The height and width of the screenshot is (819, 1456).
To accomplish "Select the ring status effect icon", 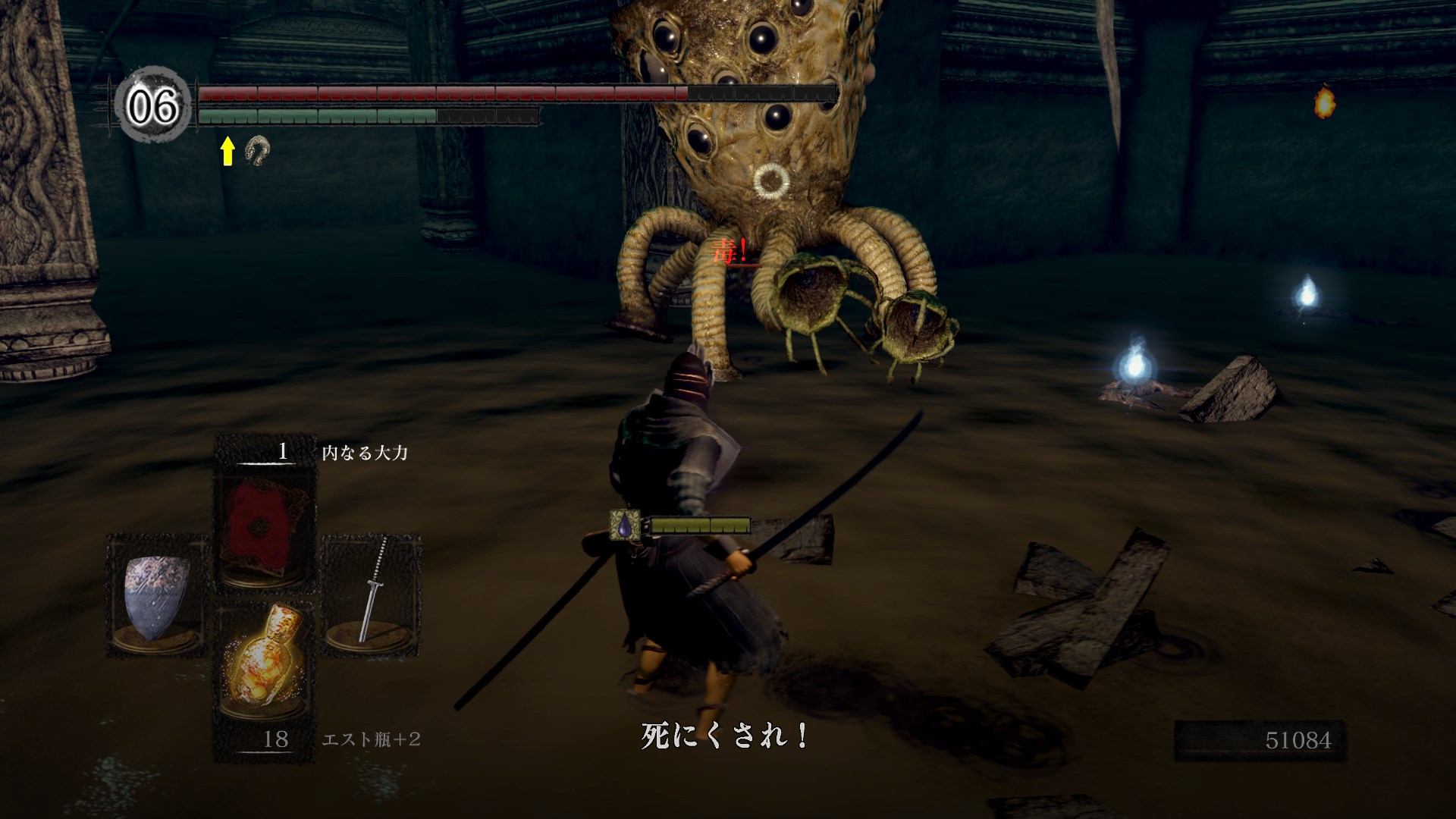I will click(257, 150).
